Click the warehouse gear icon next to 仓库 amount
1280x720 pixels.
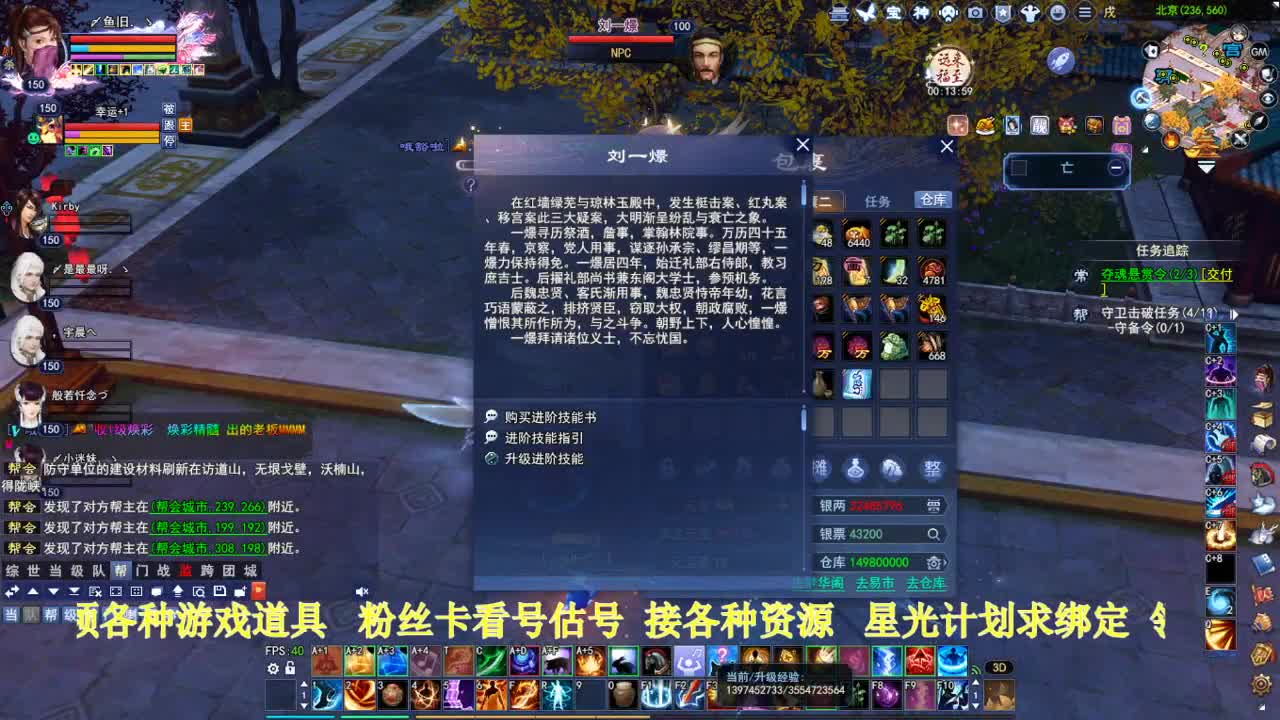click(934, 562)
